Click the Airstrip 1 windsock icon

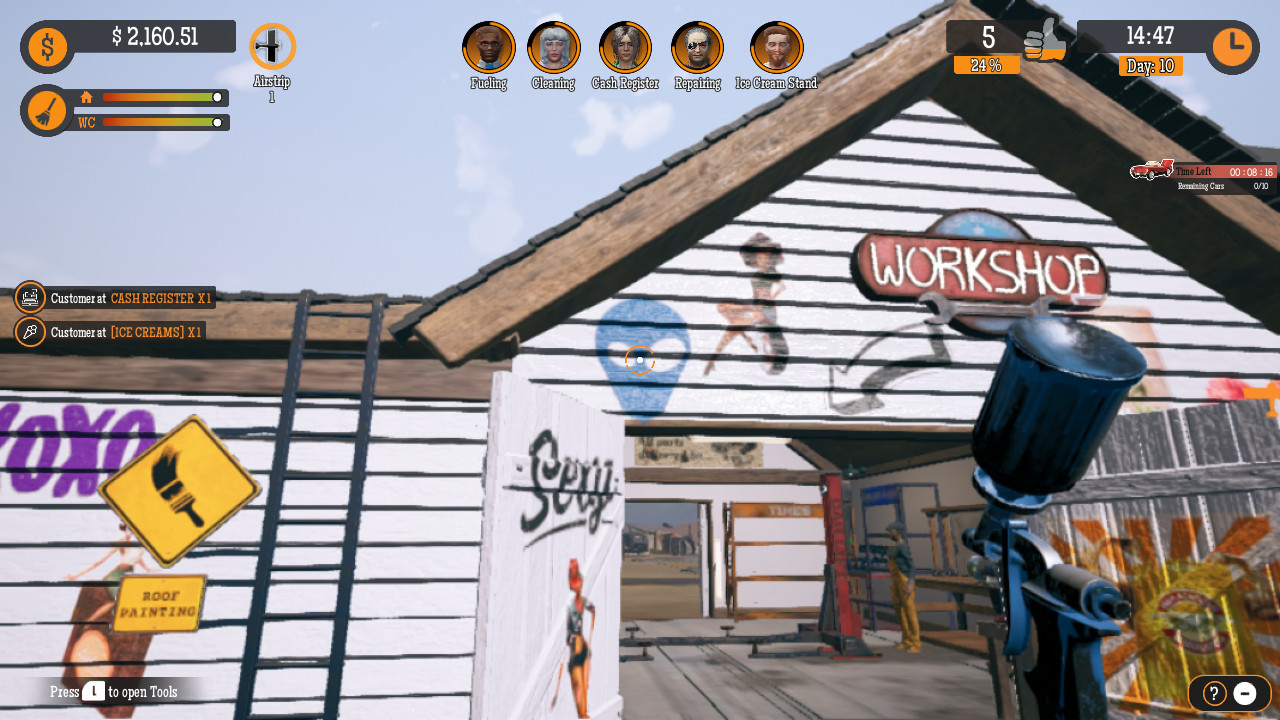[273, 44]
